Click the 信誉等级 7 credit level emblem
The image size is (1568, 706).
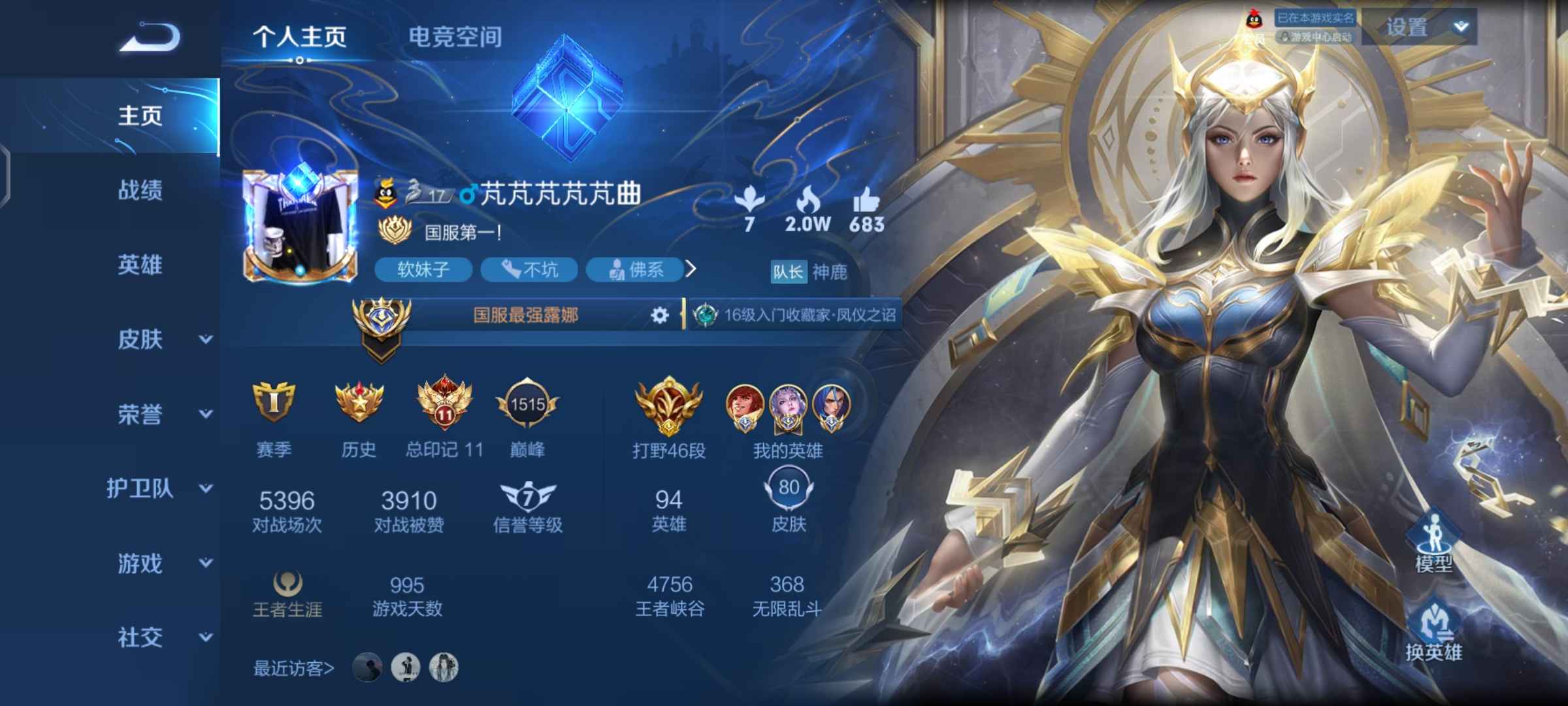[x=528, y=497]
